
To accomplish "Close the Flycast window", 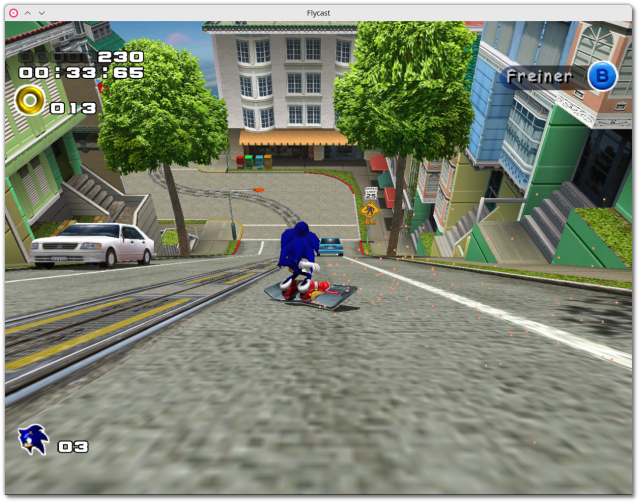I will coord(13,12).
